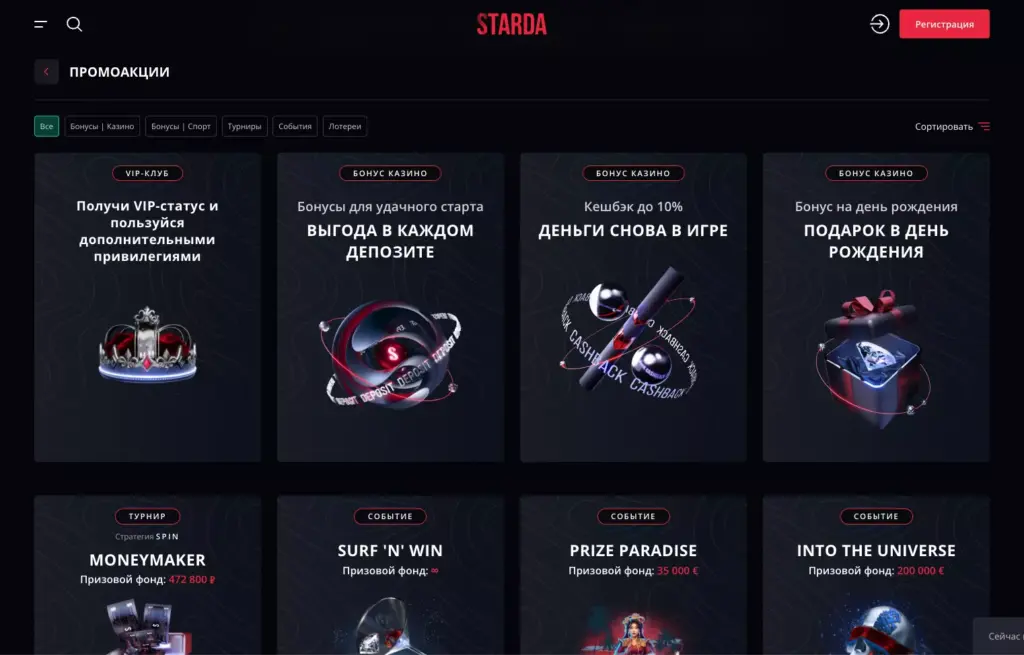Open the hamburger menu

click(41, 24)
